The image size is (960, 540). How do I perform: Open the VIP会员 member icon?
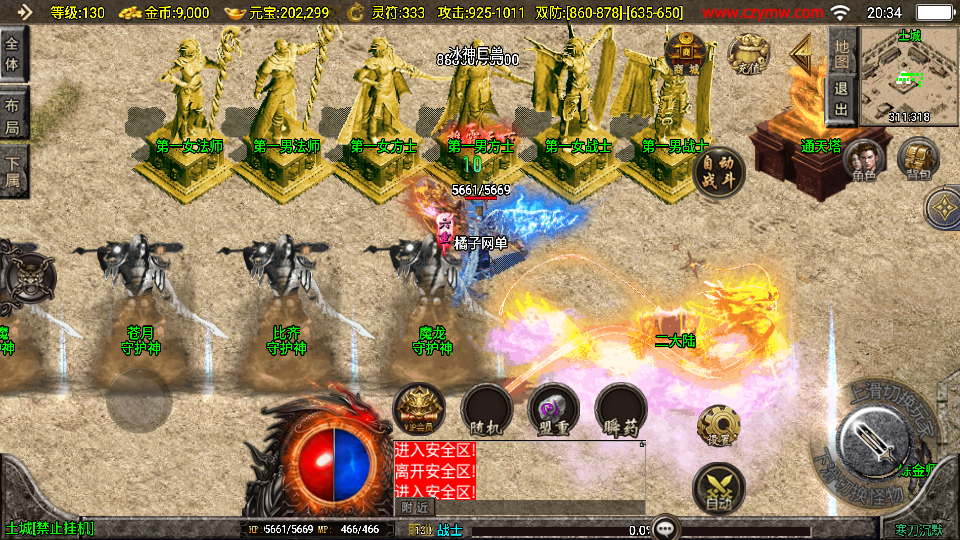[419, 409]
